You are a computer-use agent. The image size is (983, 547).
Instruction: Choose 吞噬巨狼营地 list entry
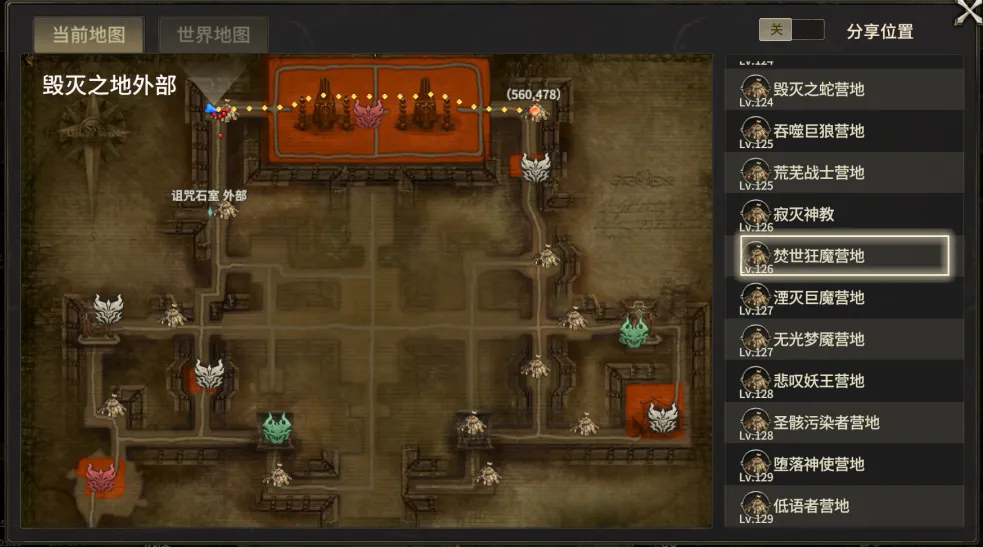844,131
